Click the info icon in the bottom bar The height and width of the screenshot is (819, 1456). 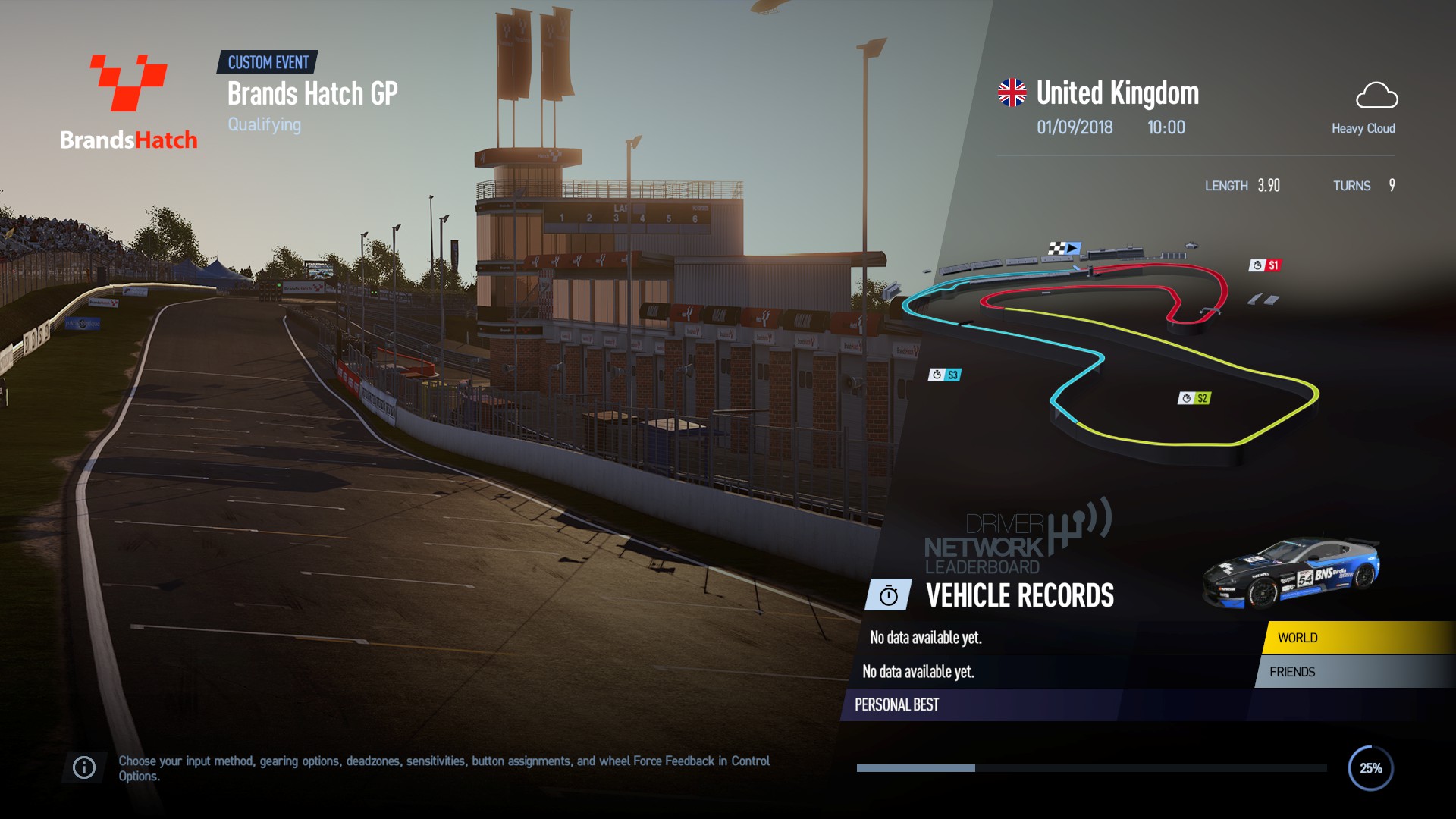(x=83, y=767)
